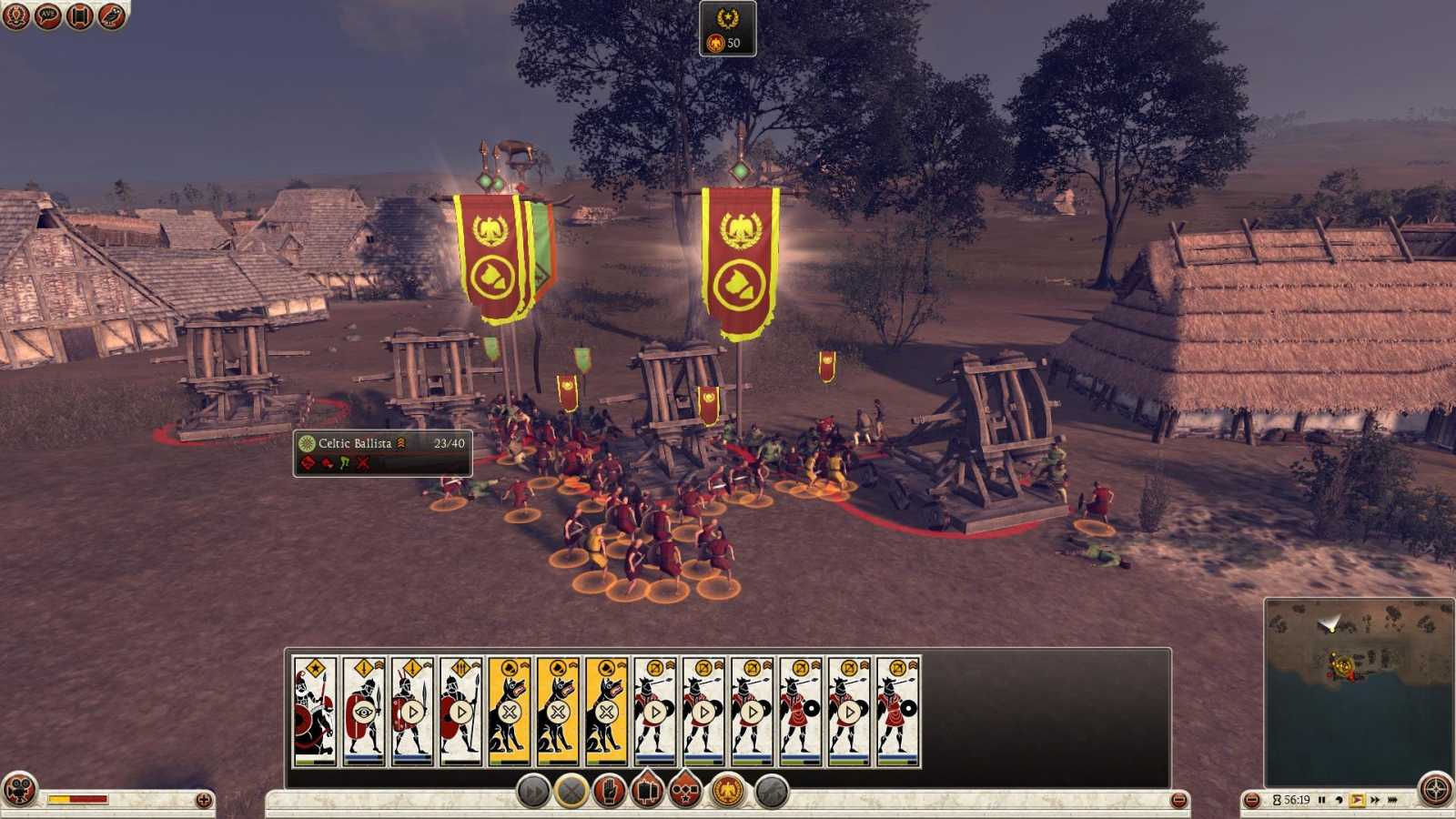Pause the battle with the pause button
The image size is (1456, 819).
pos(1322,797)
